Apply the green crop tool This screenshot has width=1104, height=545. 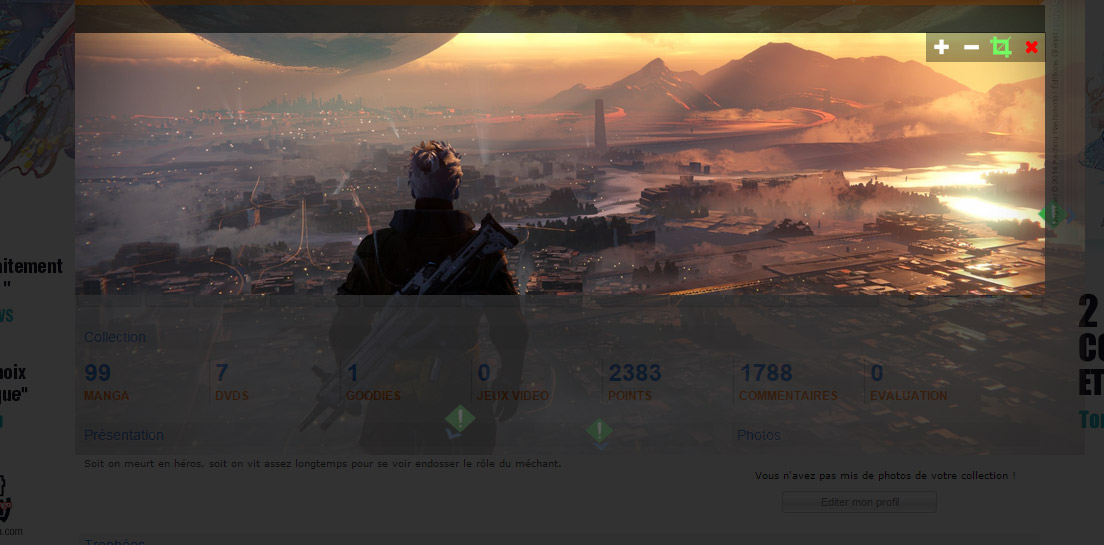click(x=1001, y=47)
